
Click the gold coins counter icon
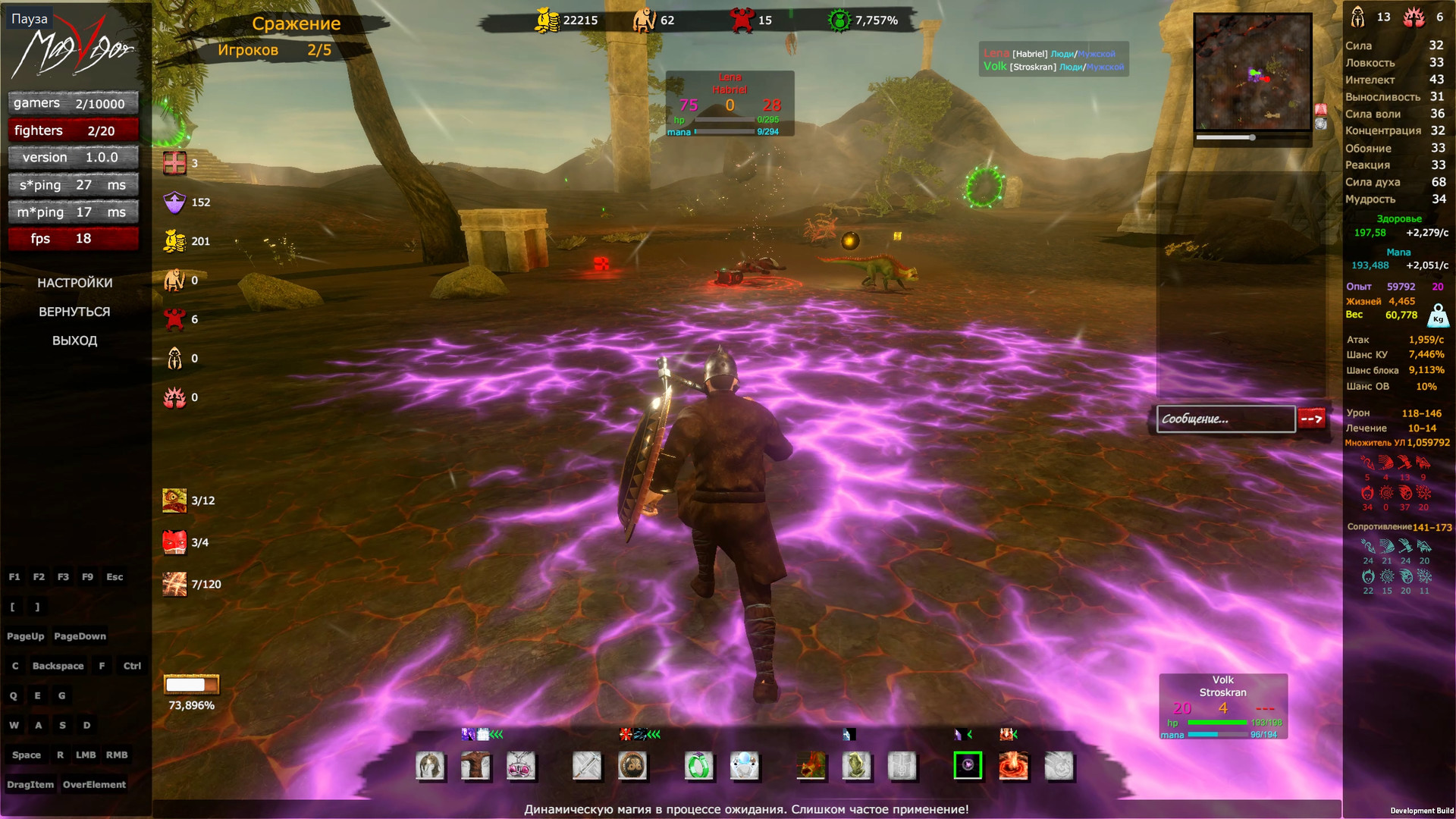pyautogui.click(x=175, y=240)
